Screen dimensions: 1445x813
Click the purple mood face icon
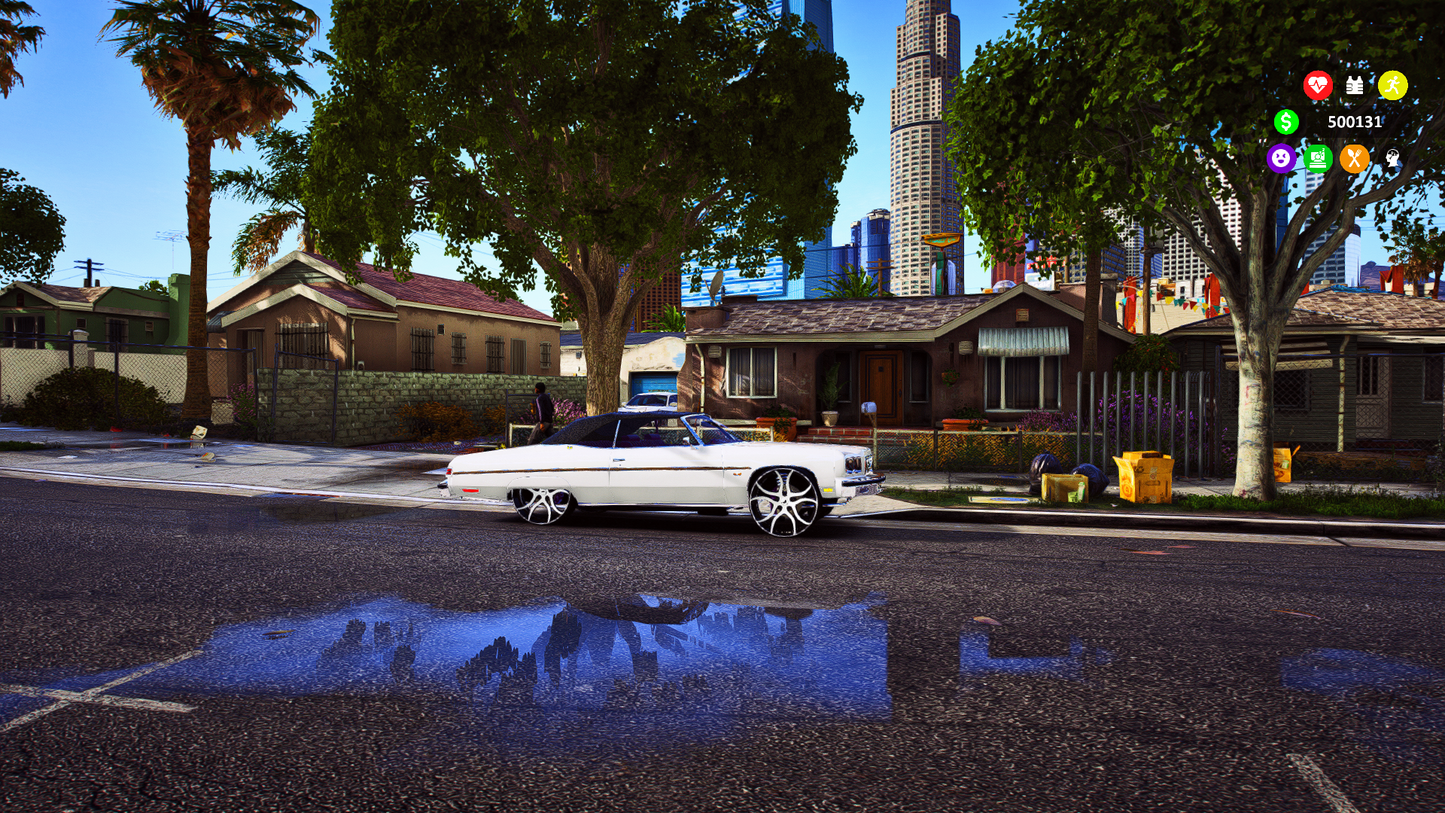[x=1281, y=159]
